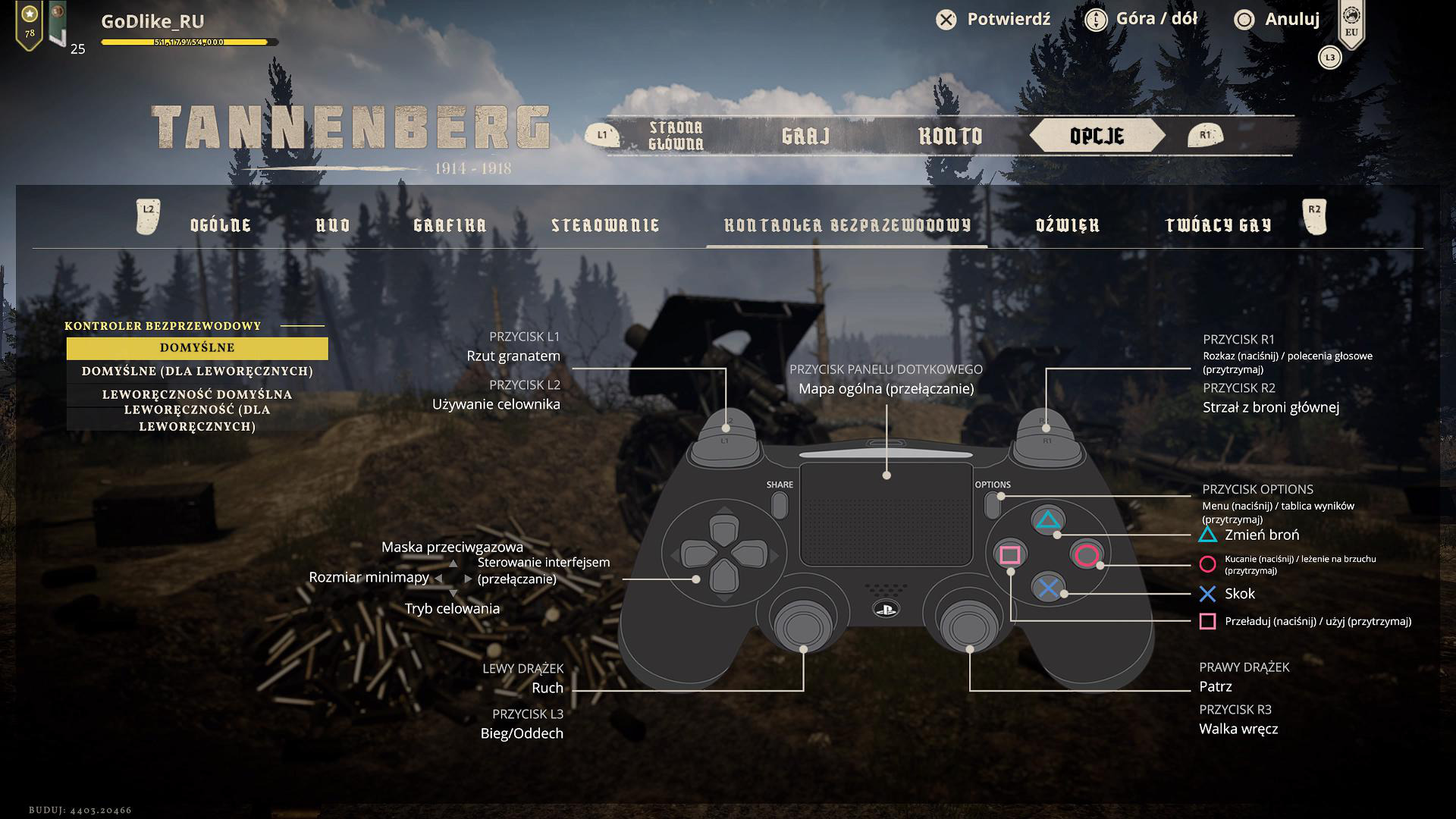The width and height of the screenshot is (1456, 819).
Task: Switch to HUD options
Action: [333, 225]
